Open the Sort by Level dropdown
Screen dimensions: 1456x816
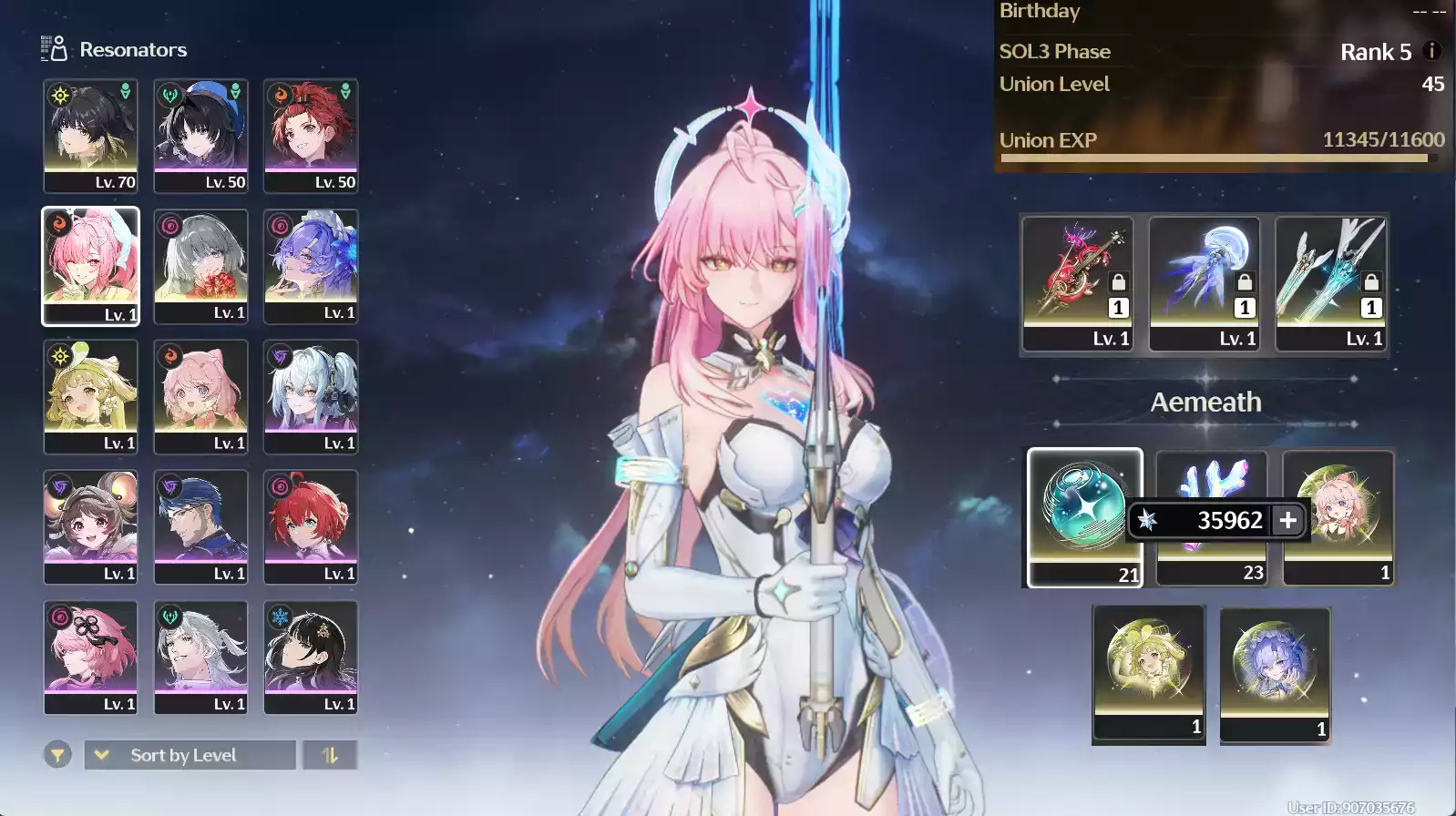pyautogui.click(x=190, y=755)
